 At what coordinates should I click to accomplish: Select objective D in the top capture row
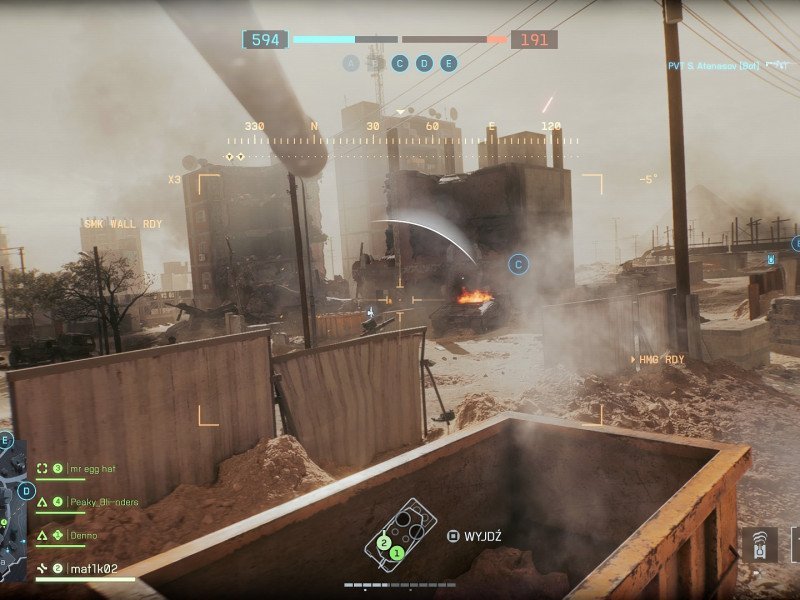coord(424,63)
